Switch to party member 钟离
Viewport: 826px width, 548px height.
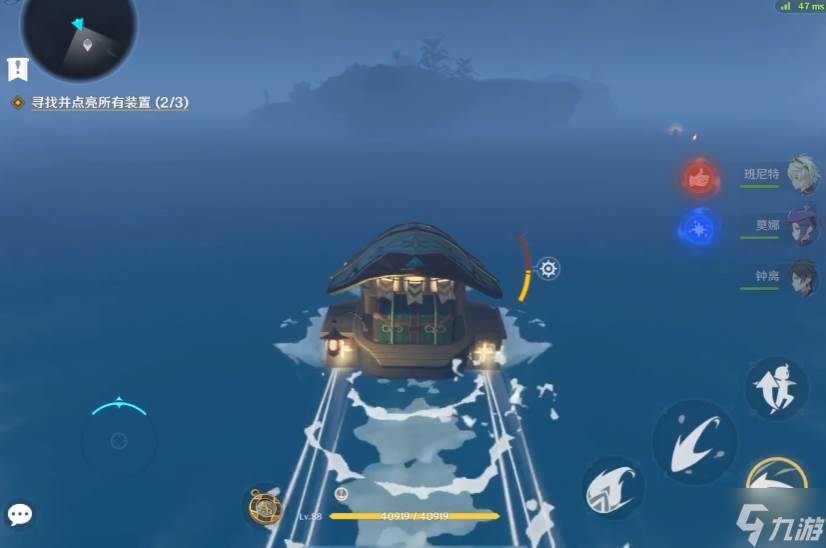pyautogui.click(x=803, y=276)
